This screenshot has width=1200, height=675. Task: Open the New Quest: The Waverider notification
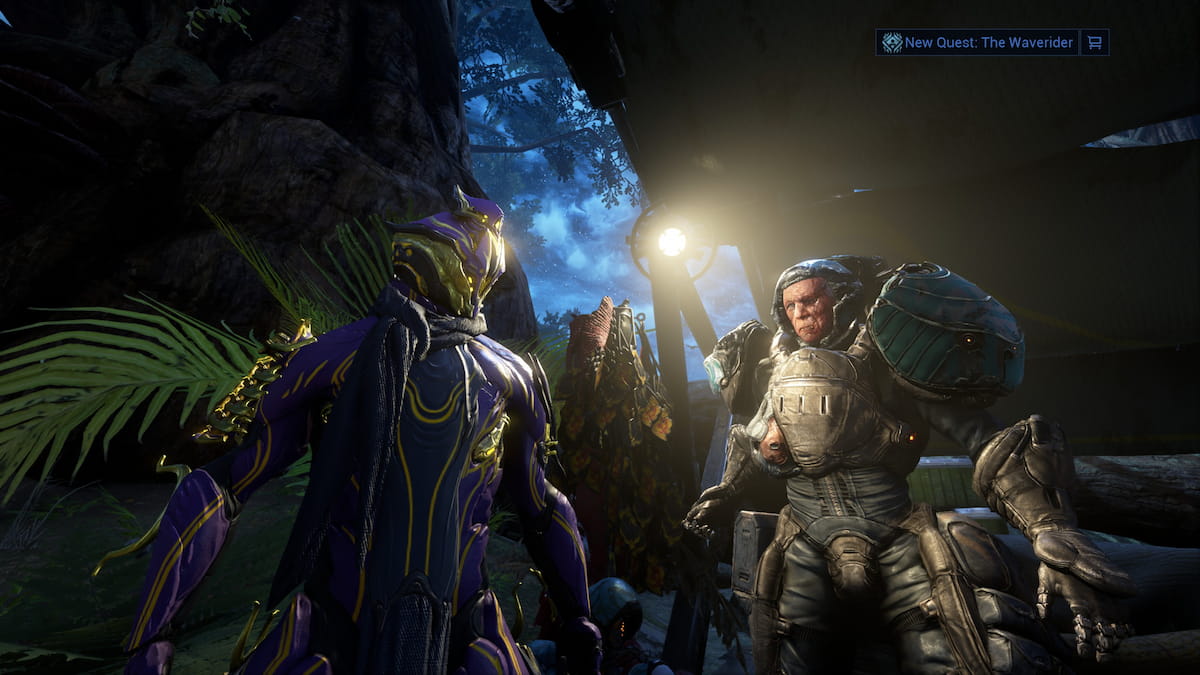978,42
